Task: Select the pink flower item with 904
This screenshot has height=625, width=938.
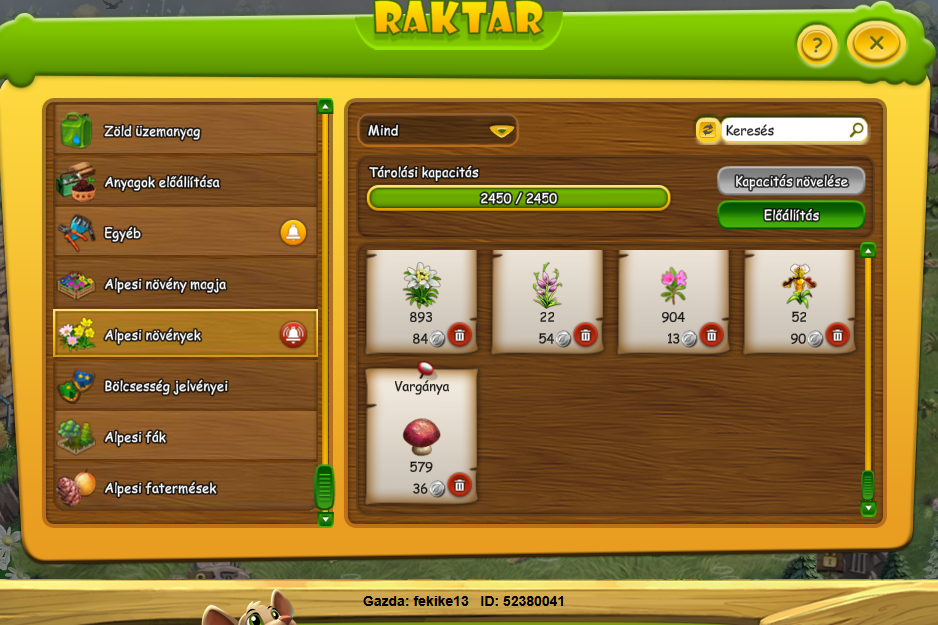Action: (673, 290)
